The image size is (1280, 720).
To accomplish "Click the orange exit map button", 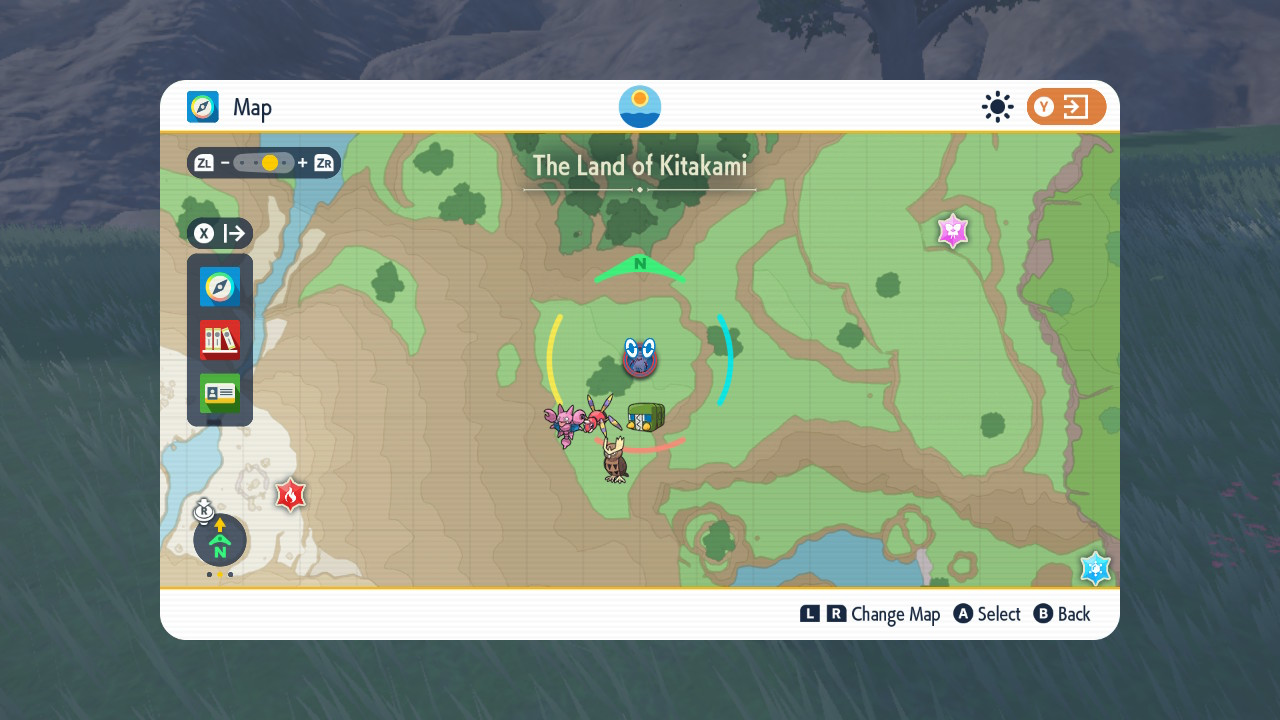I will click(1066, 107).
